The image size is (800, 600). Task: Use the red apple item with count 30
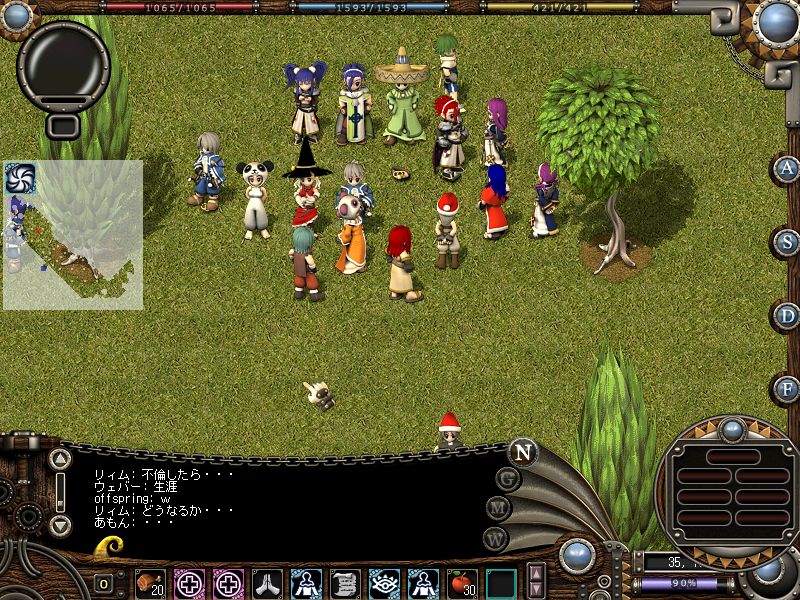click(461, 583)
